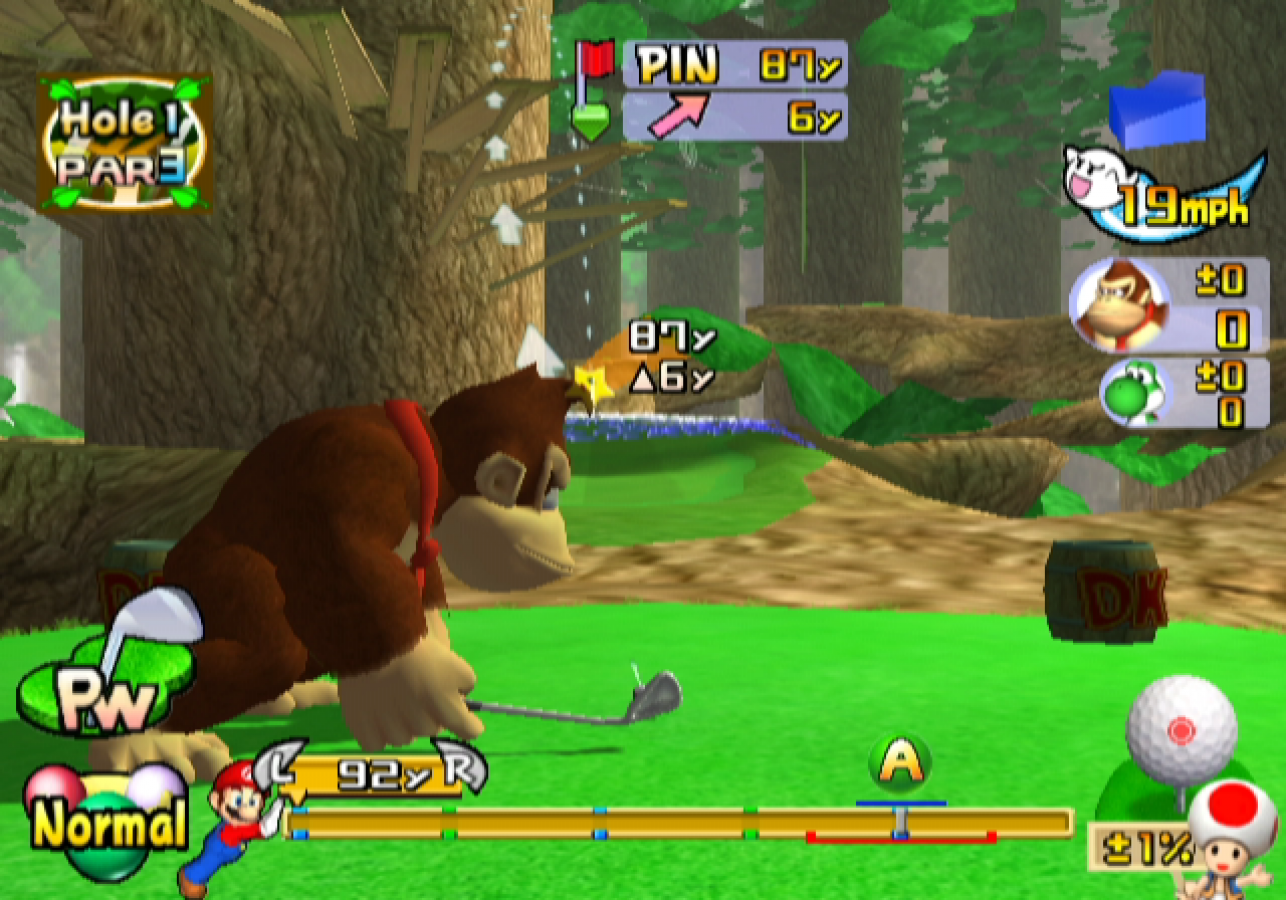Click the green A button indicator
This screenshot has height=900, width=1286.
(x=902, y=765)
